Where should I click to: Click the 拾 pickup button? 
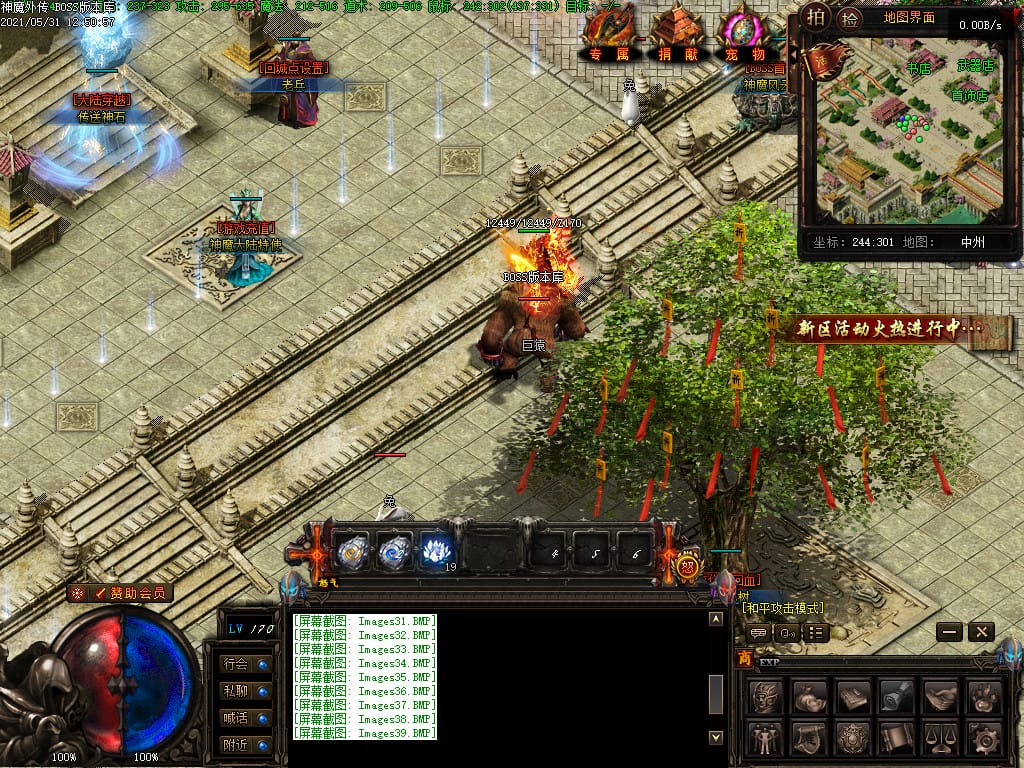point(849,17)
